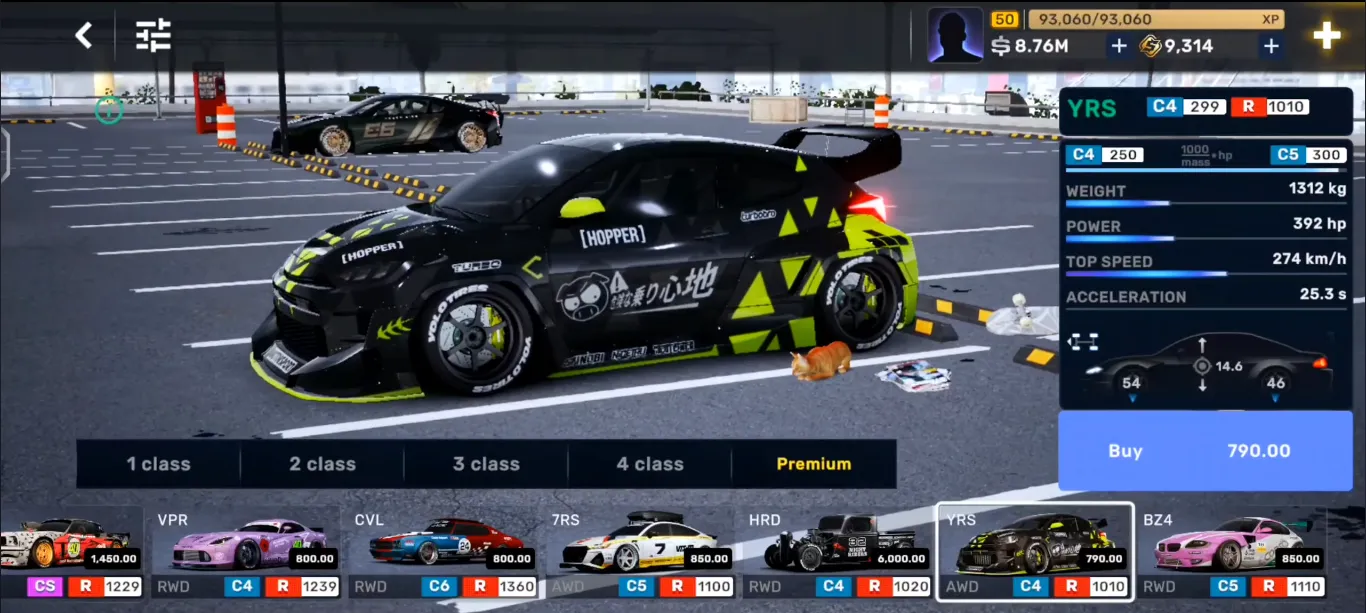The height and width of the screenshot is (613, 1366).
Task: Tap the large white plus icon
Action: (x=1327, y=36)
